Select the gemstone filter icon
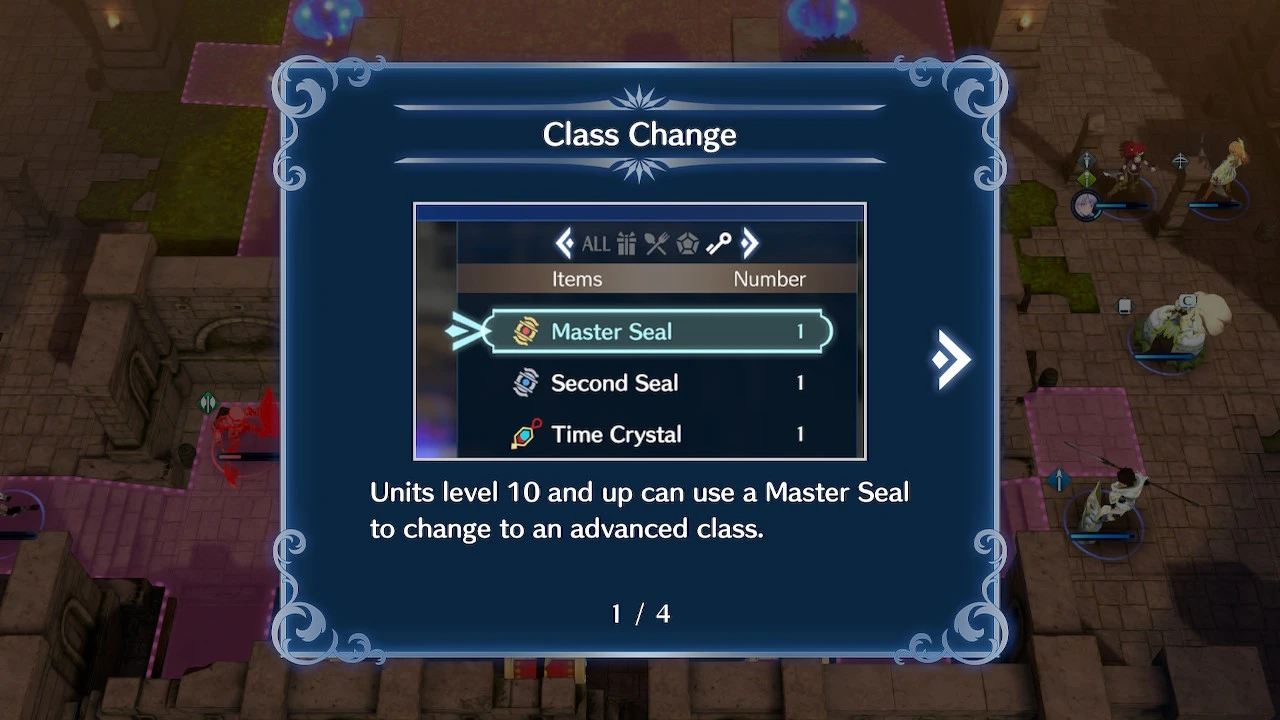This screenshot has height=720, width=1280. [x=687, y=243]
